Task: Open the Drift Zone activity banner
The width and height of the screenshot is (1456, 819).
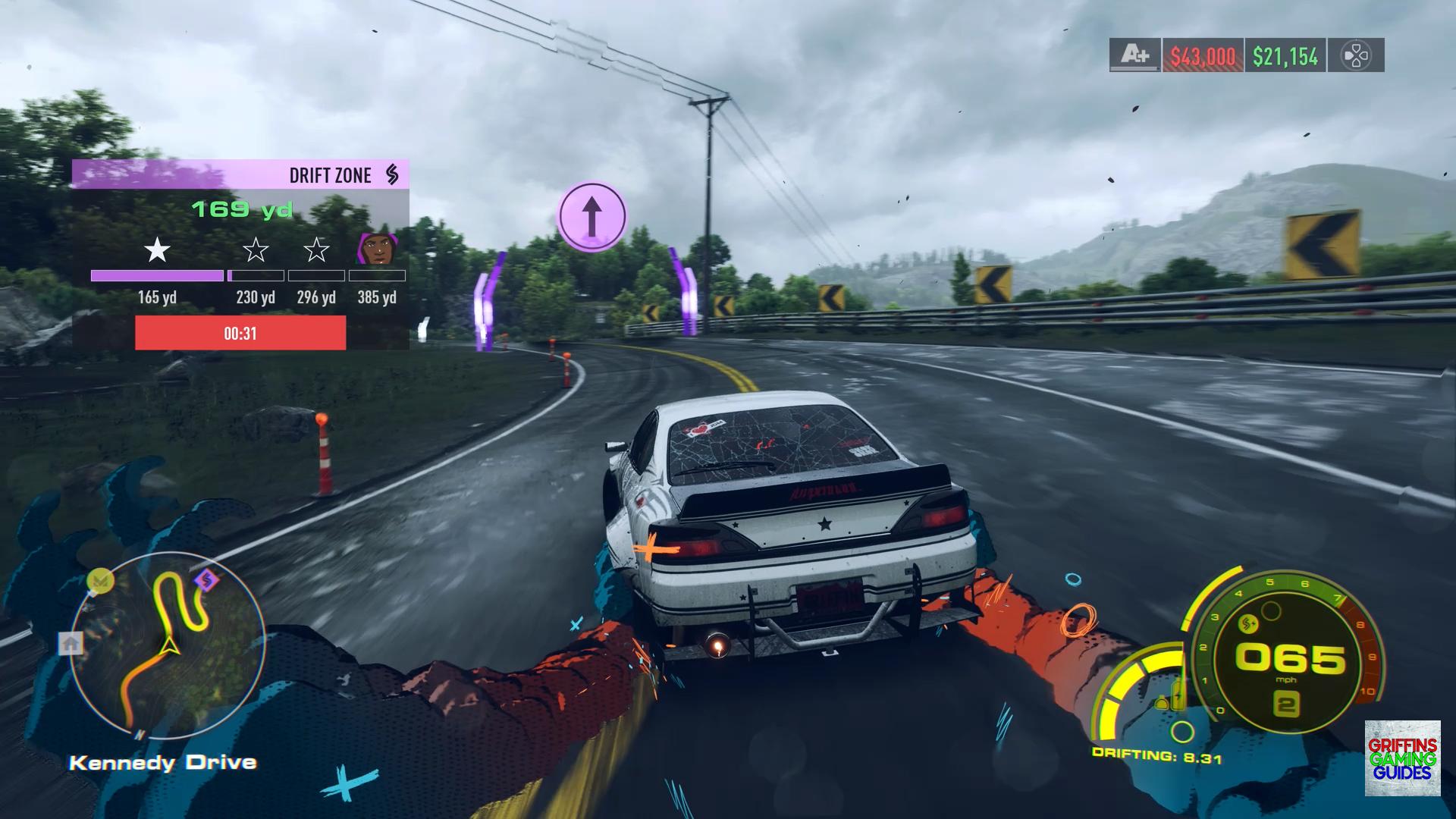Action: pyautogui.click(x=240, y=174)
